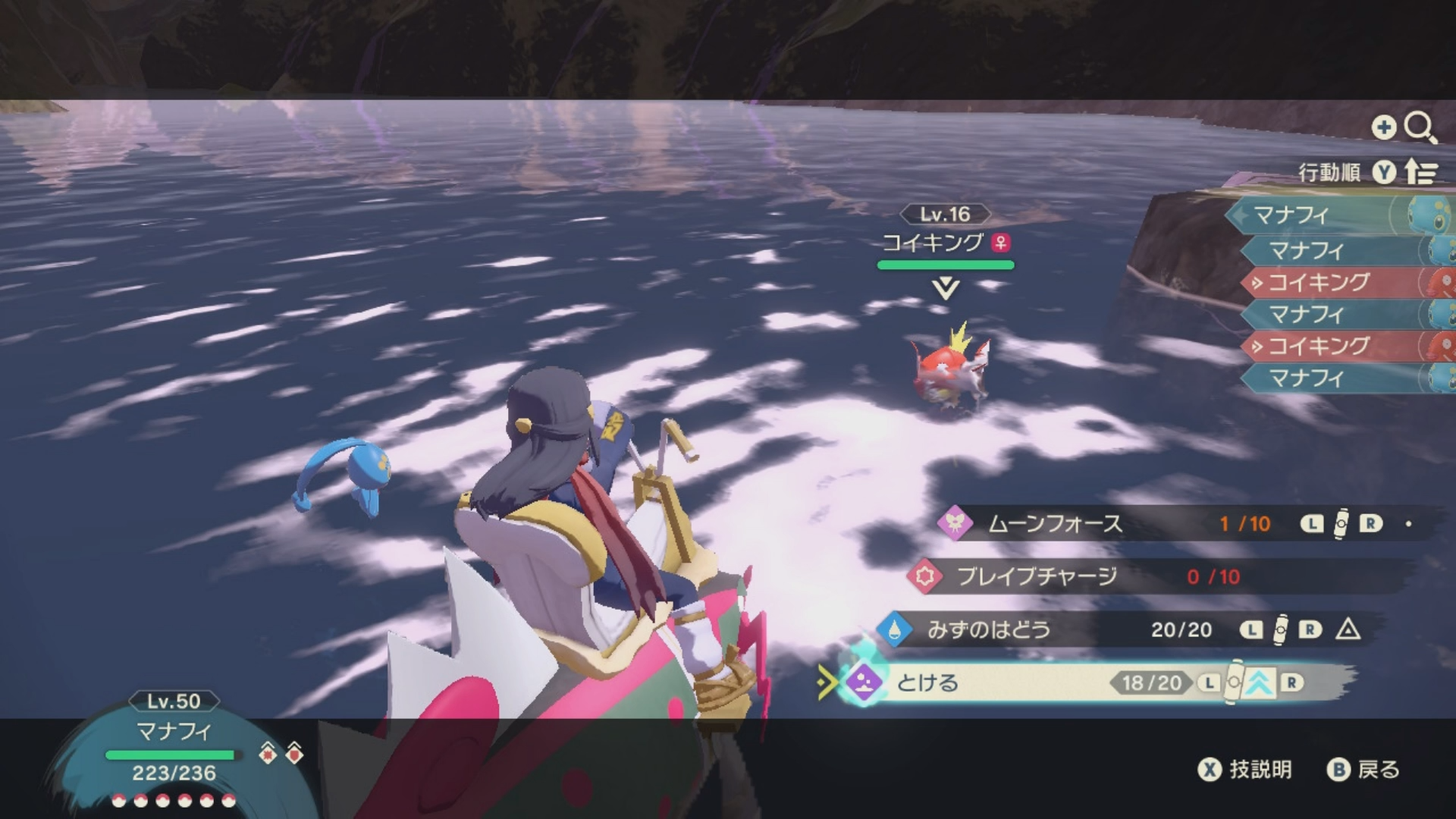
Task: Select the ムーンフォース move
Action: pyautogui.click(x=1054, y=524)
